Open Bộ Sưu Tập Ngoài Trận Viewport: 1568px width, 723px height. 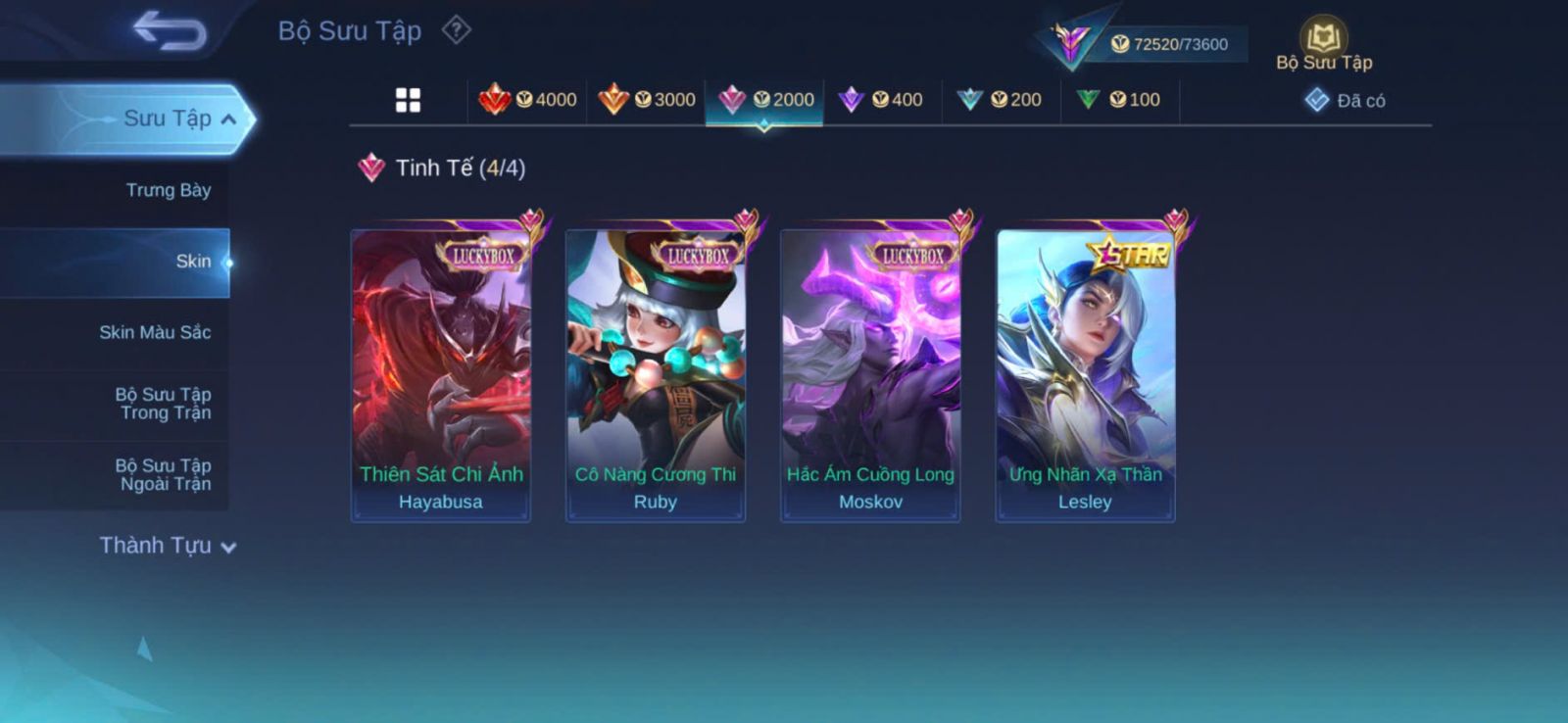tap(164, 474)
